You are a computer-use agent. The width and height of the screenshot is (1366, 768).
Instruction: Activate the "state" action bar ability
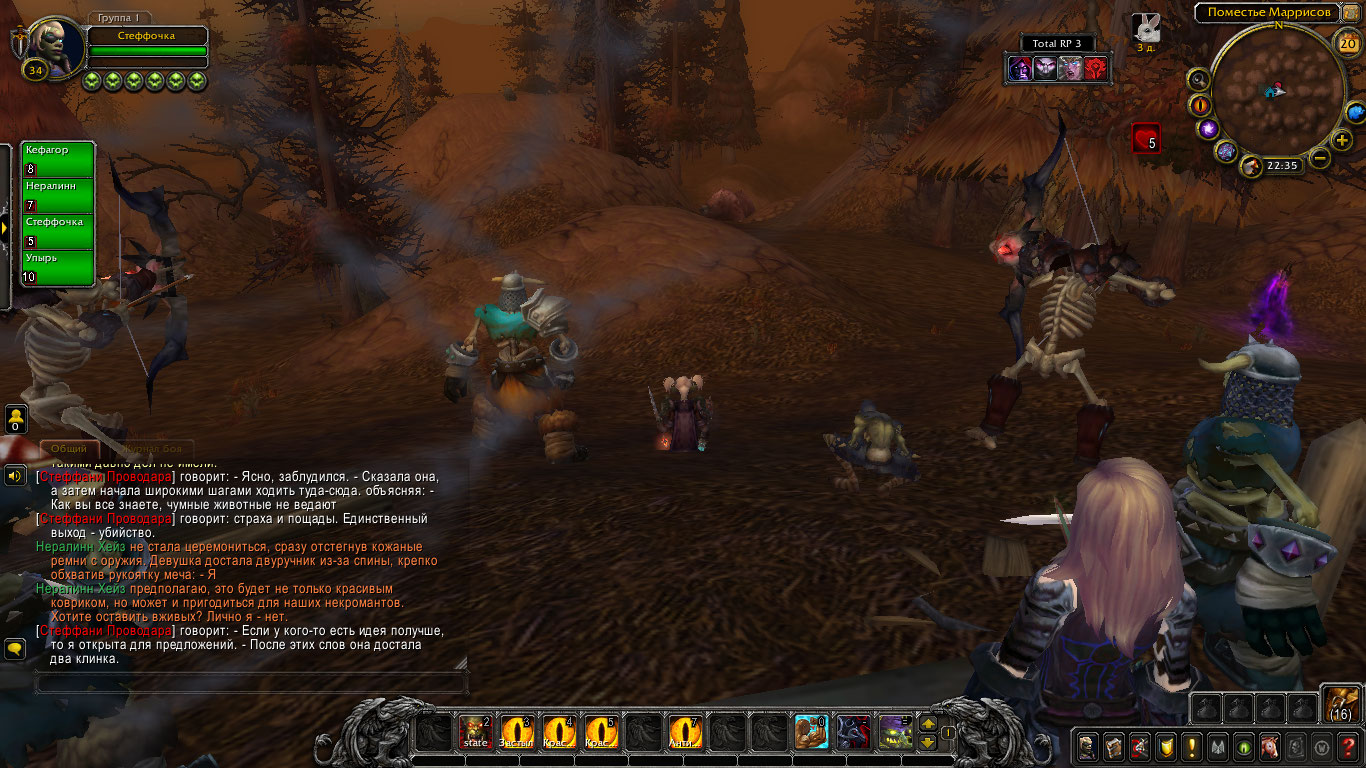point(475,733)
